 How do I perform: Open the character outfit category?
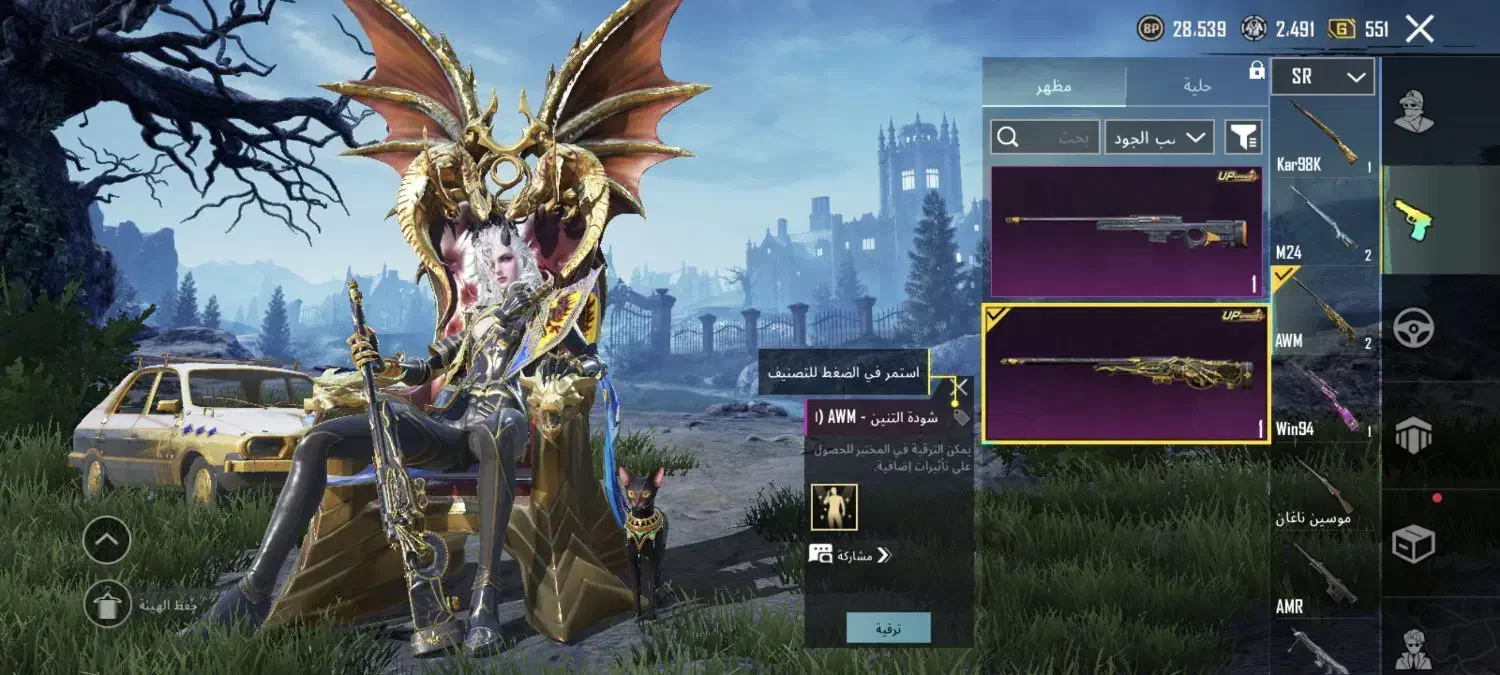click(1414, 110)
